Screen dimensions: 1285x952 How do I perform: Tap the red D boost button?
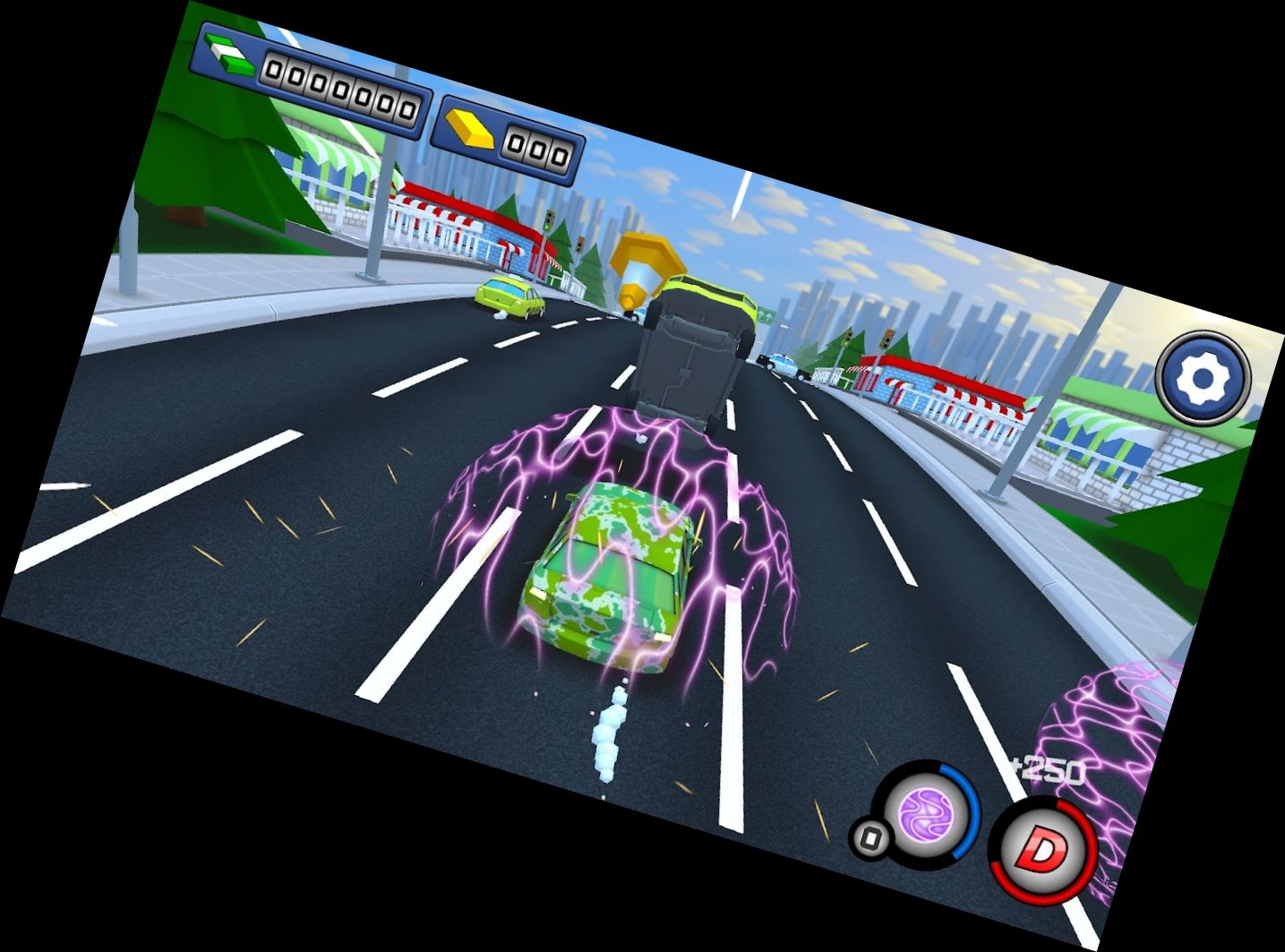pyautogui.click(x=1042, y=852)
